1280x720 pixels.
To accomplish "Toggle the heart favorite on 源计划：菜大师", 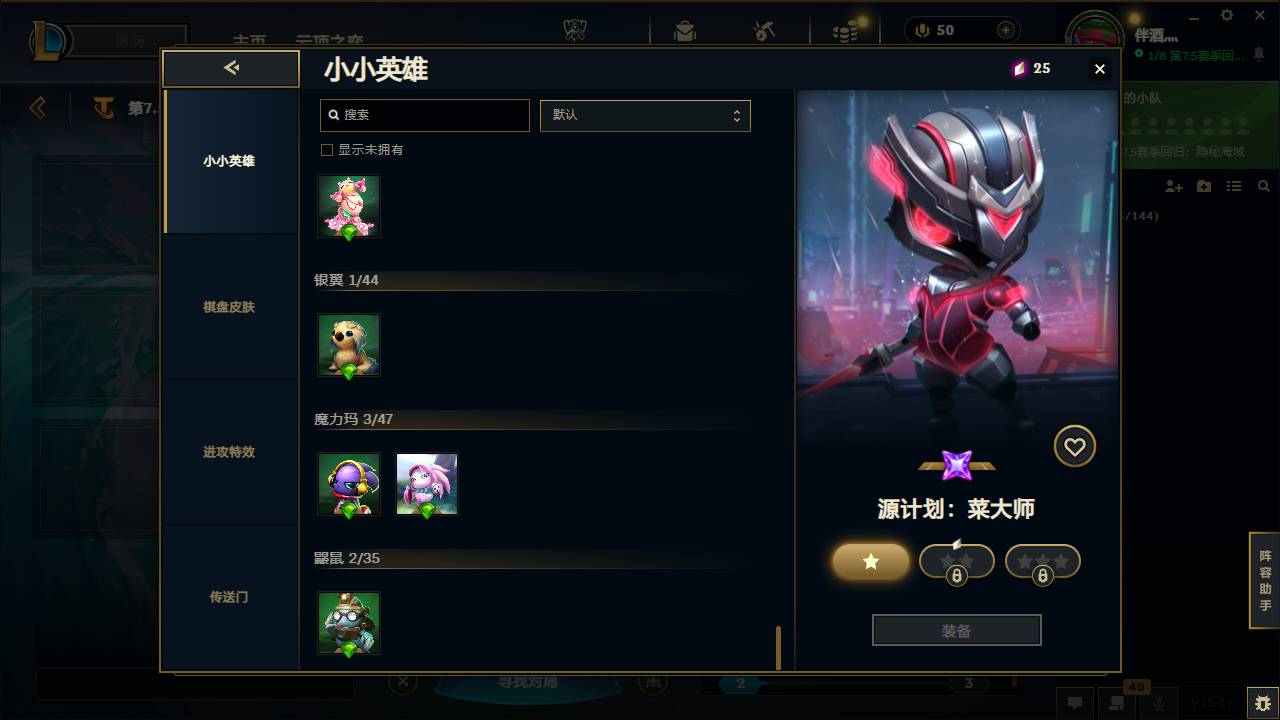I will (1075, 446).
